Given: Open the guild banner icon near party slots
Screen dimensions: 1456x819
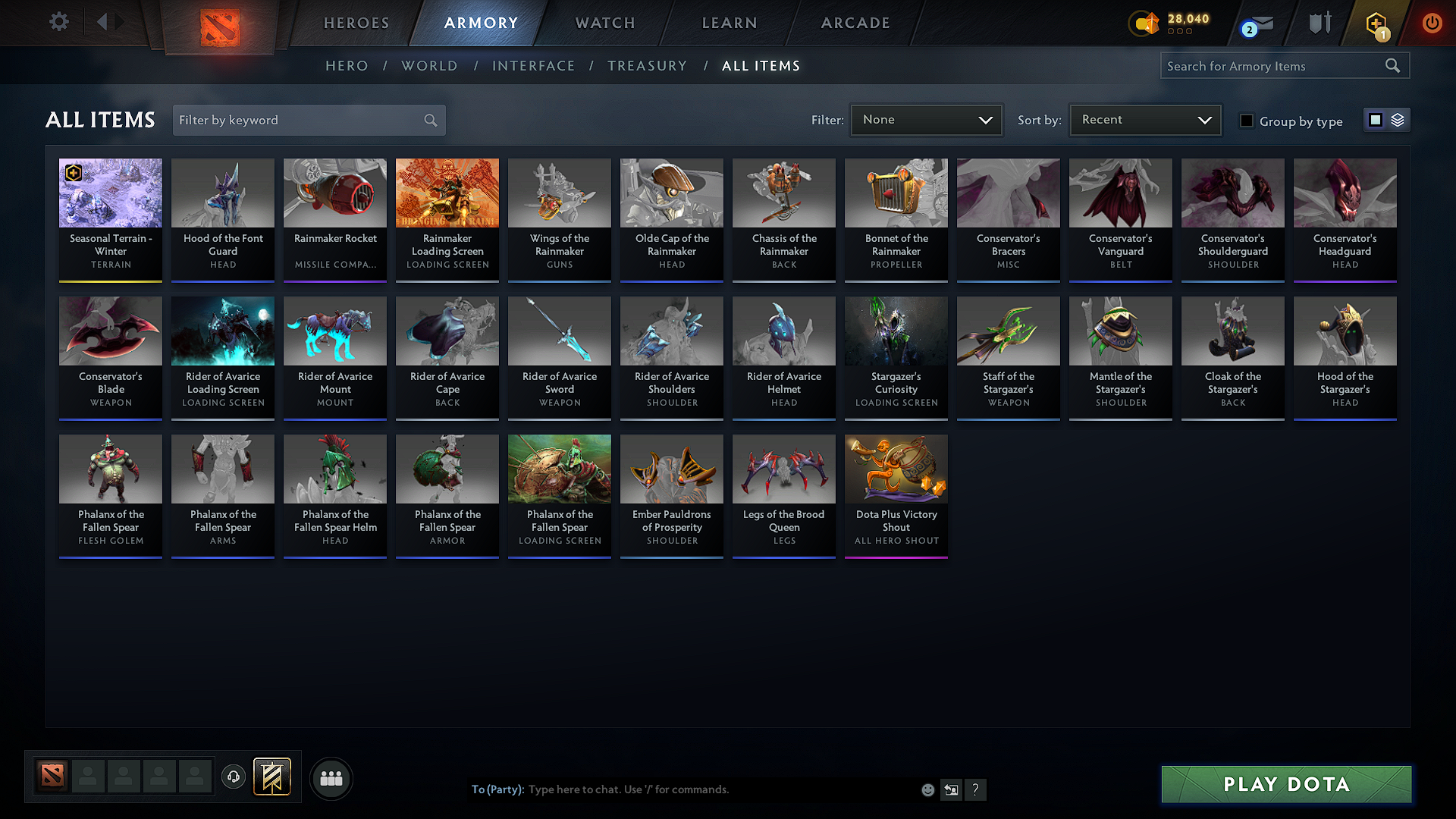Looking at the screenshot, I should coord(273,777).
